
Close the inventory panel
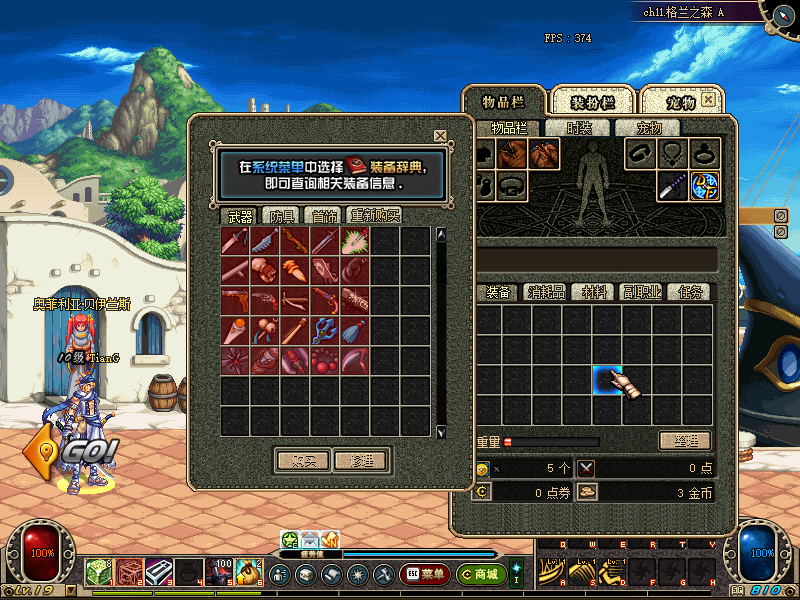click(x=708, y=101)
